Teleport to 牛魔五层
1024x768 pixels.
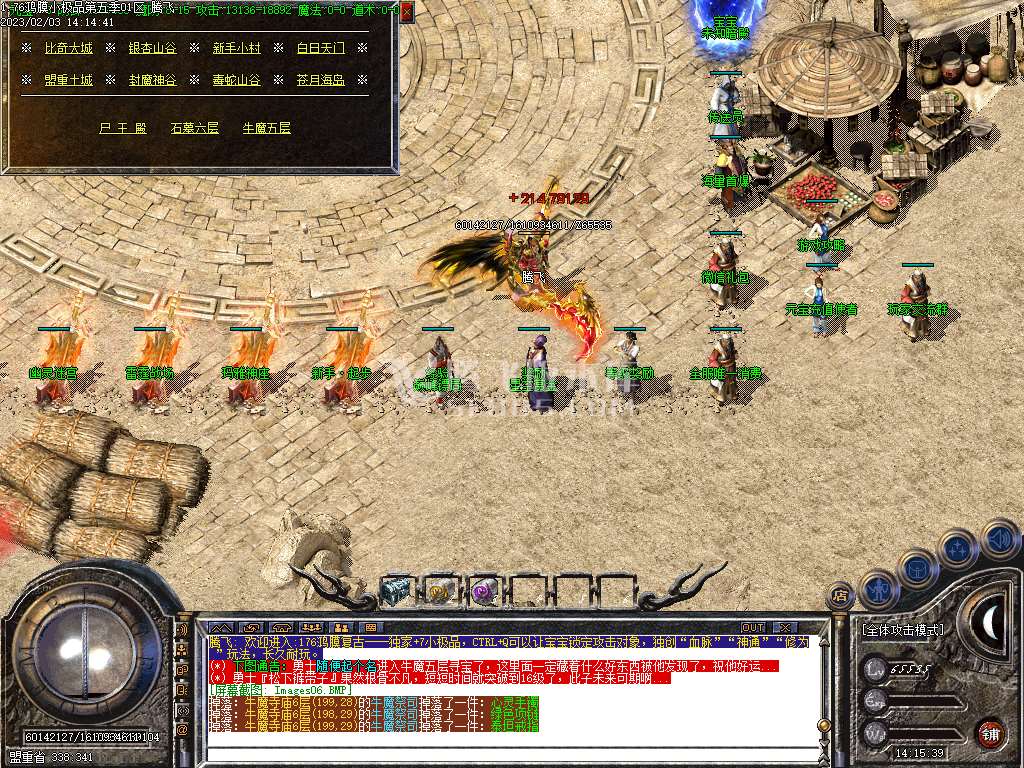pos(267,128)
